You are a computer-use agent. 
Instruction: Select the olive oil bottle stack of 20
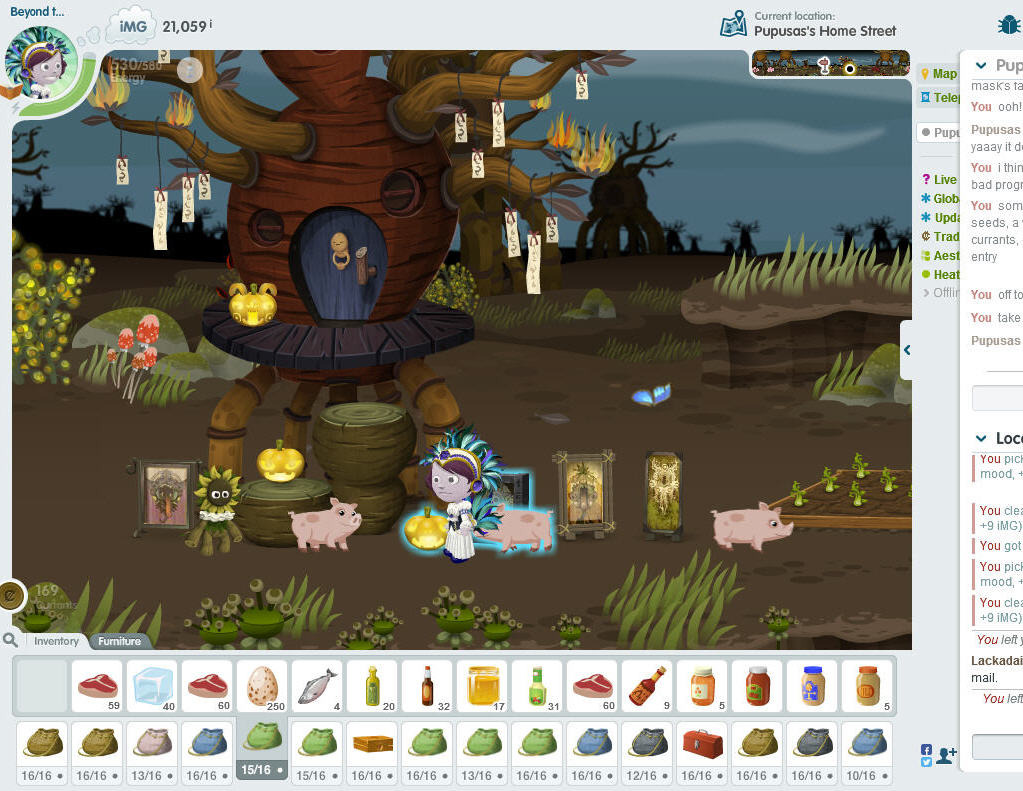point(372,686)
